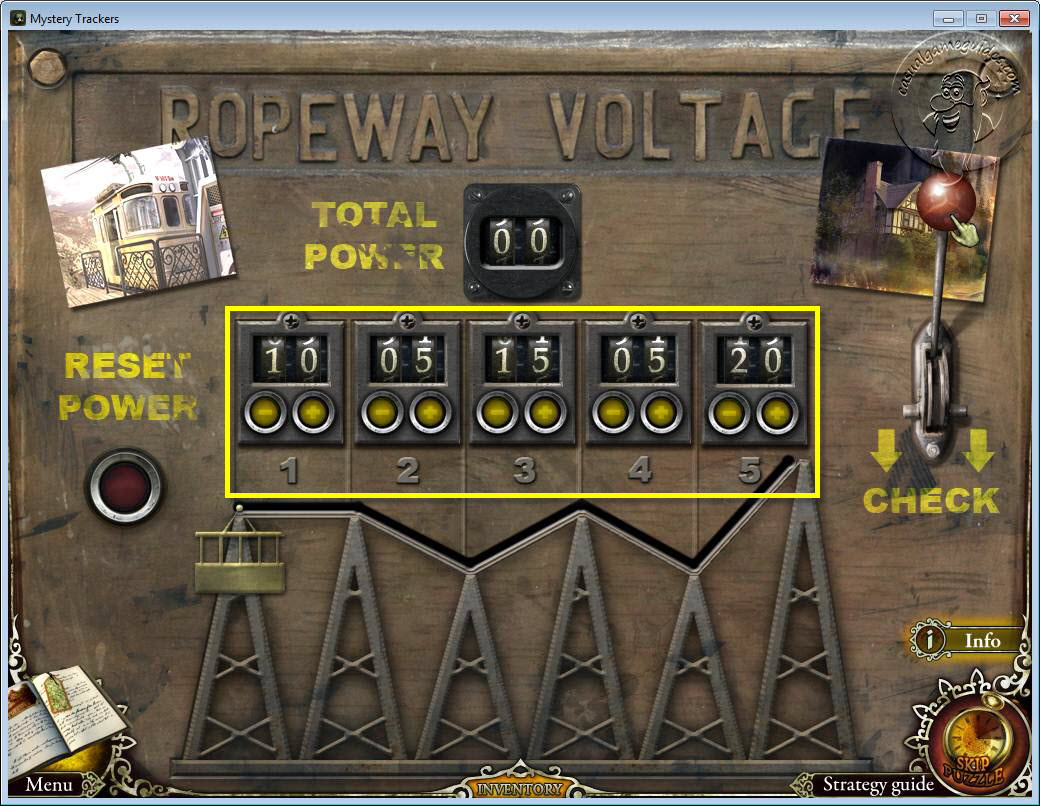Lower counter 3 using its minus button
Screen dimensions: 1040x806
(497, 412)
